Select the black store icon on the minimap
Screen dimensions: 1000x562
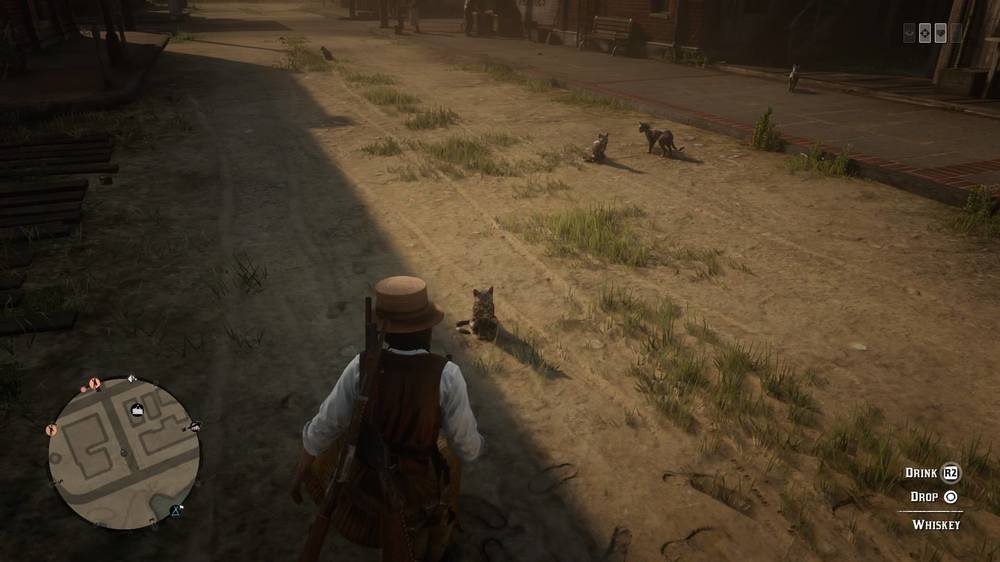(x=137, y=409)
